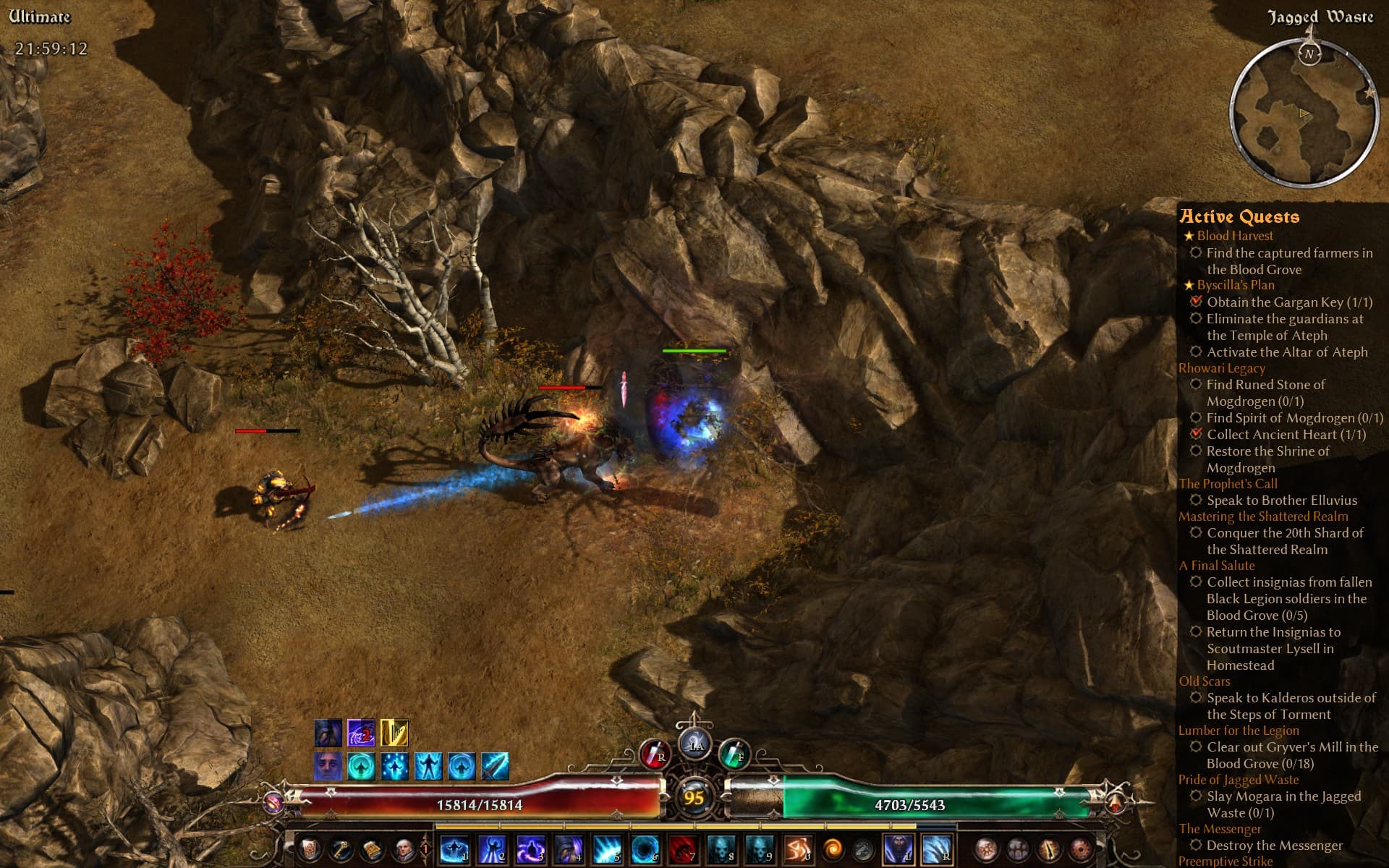Open the red map scroll icon

(310, 849)
